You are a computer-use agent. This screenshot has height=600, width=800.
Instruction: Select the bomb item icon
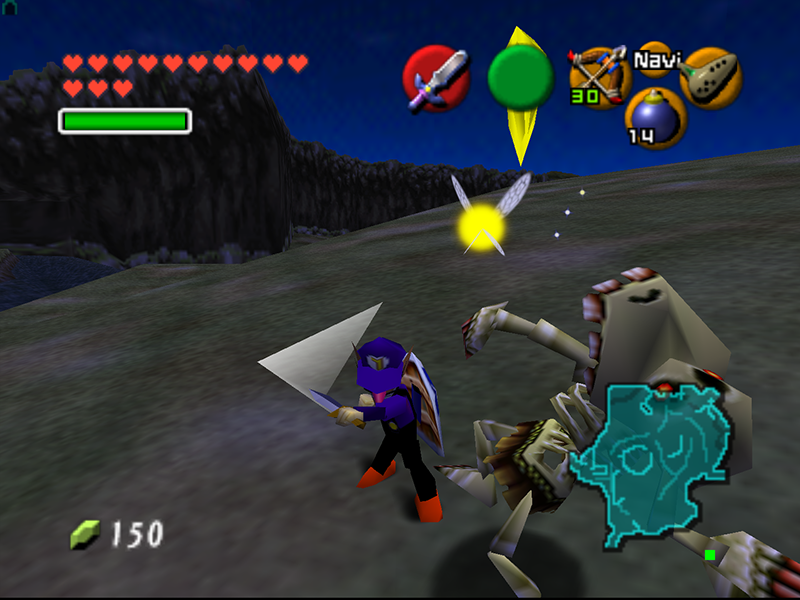click(x=655, y=118)
